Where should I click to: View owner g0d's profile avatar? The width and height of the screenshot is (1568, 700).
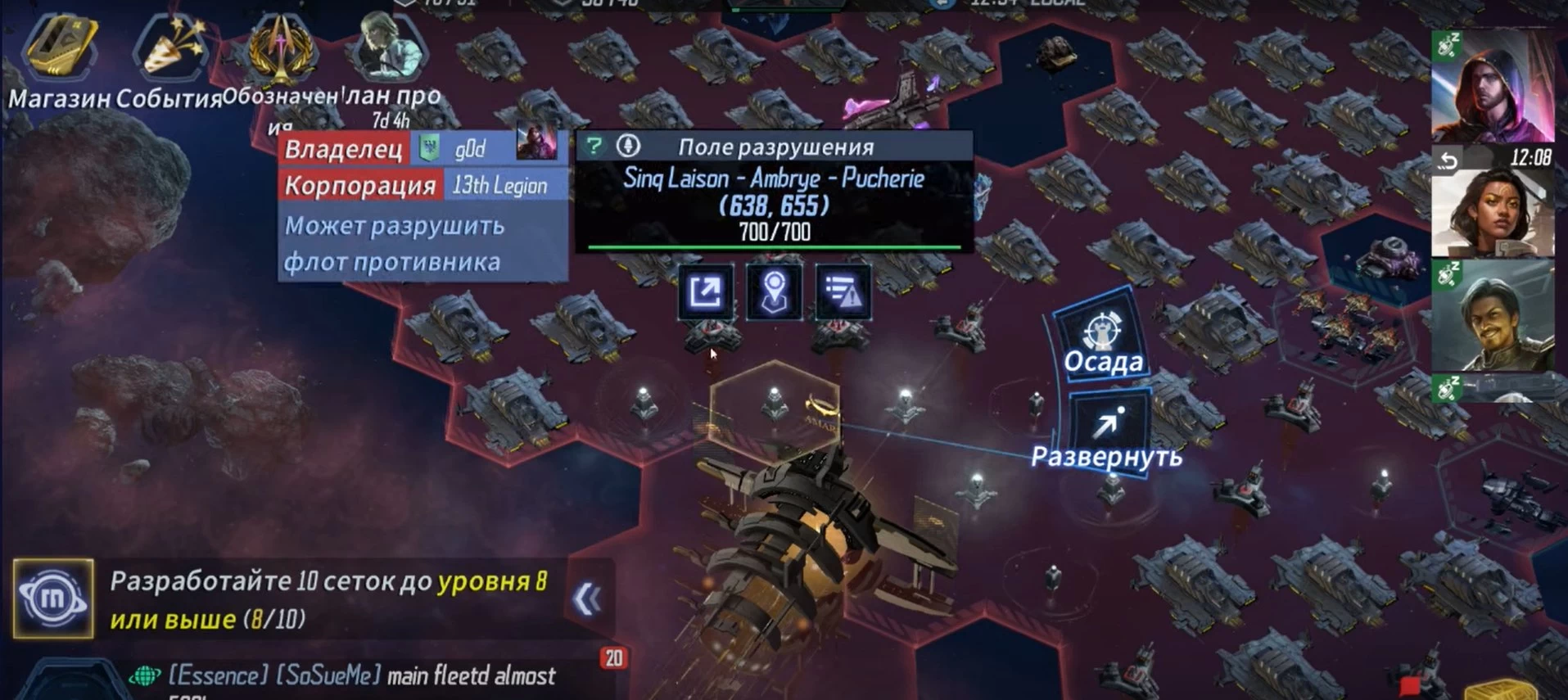click(536, 144)
